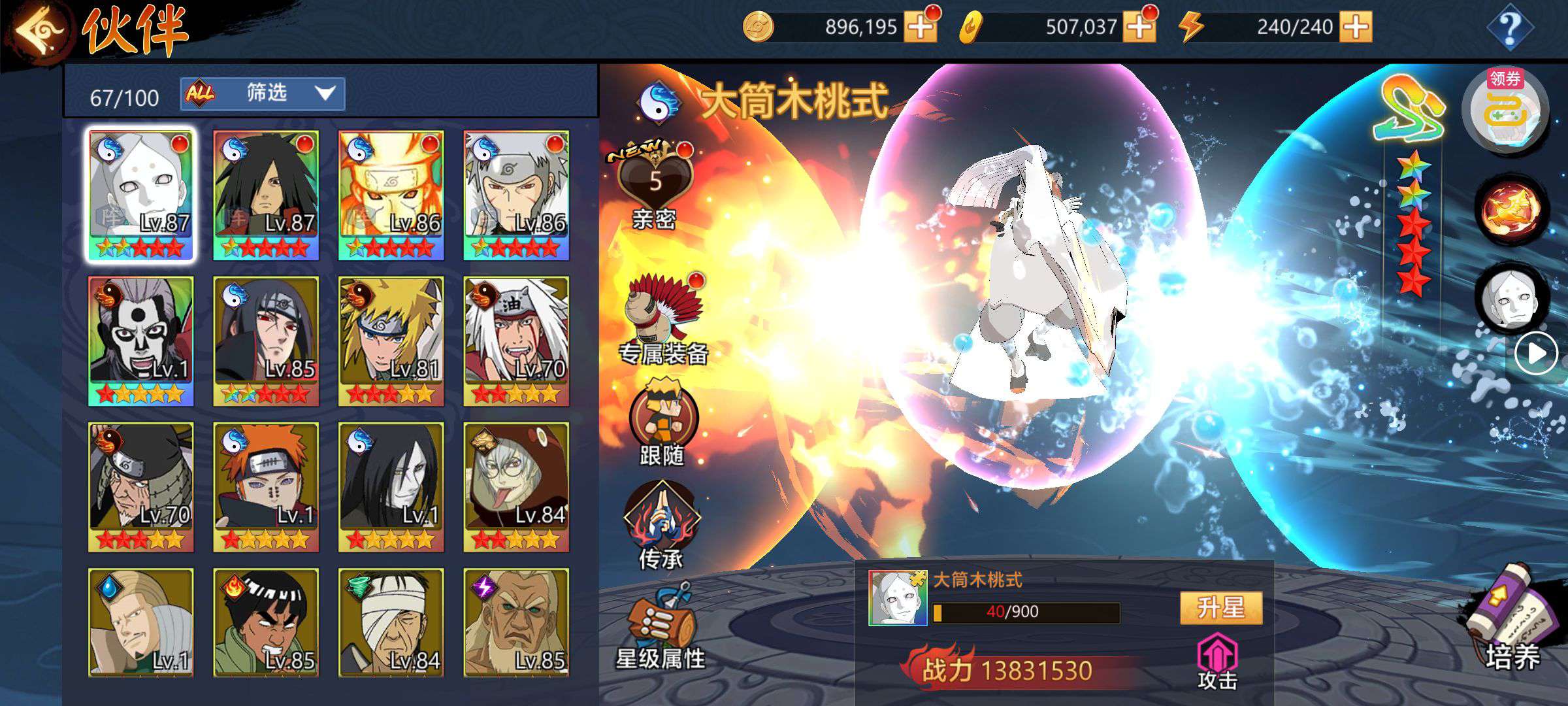The height and width of the screenshot is (706, 1568).
Task: Choose the Lv.86 golden Naruto card
Action: click(391, 195)
